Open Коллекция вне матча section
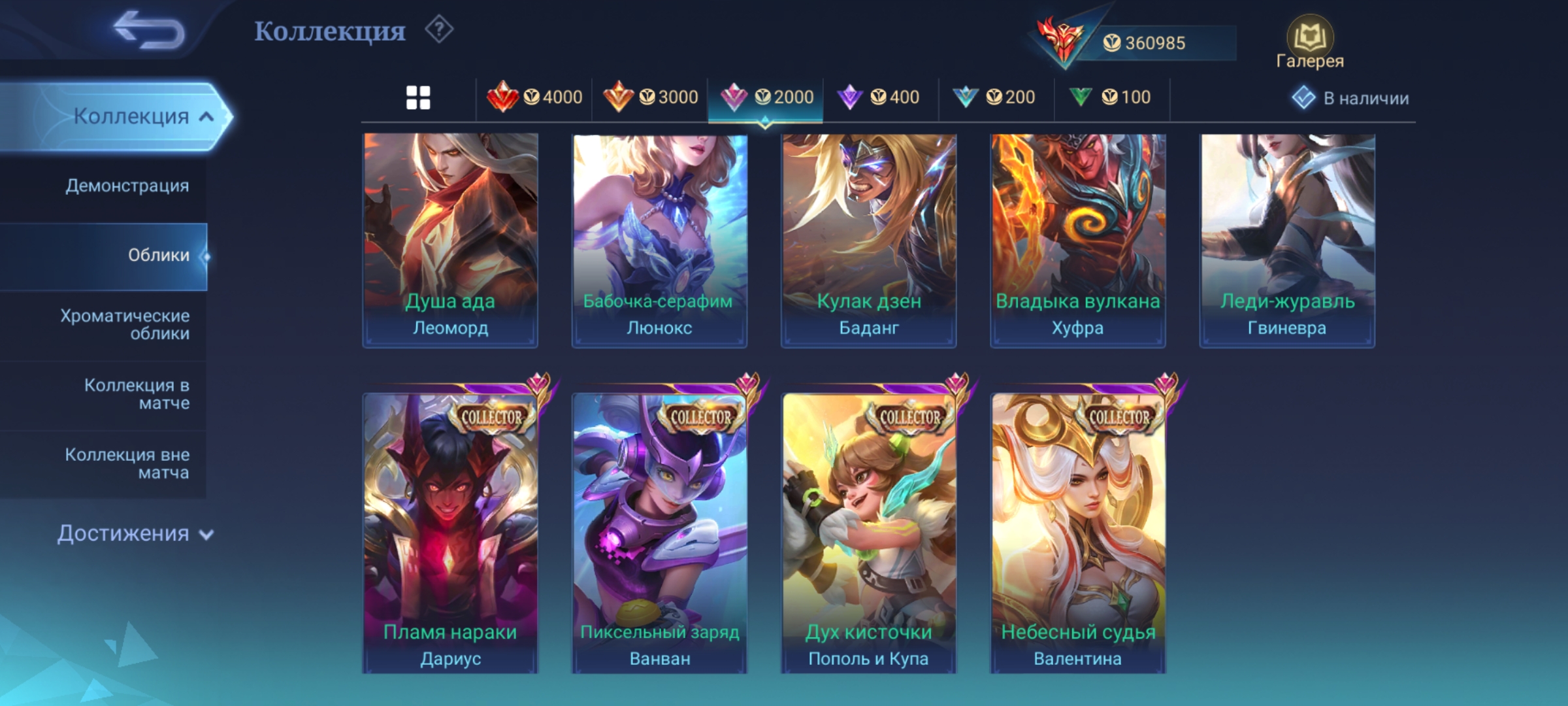This screenshot has height=706, width=1568. [x=128, y=463]
